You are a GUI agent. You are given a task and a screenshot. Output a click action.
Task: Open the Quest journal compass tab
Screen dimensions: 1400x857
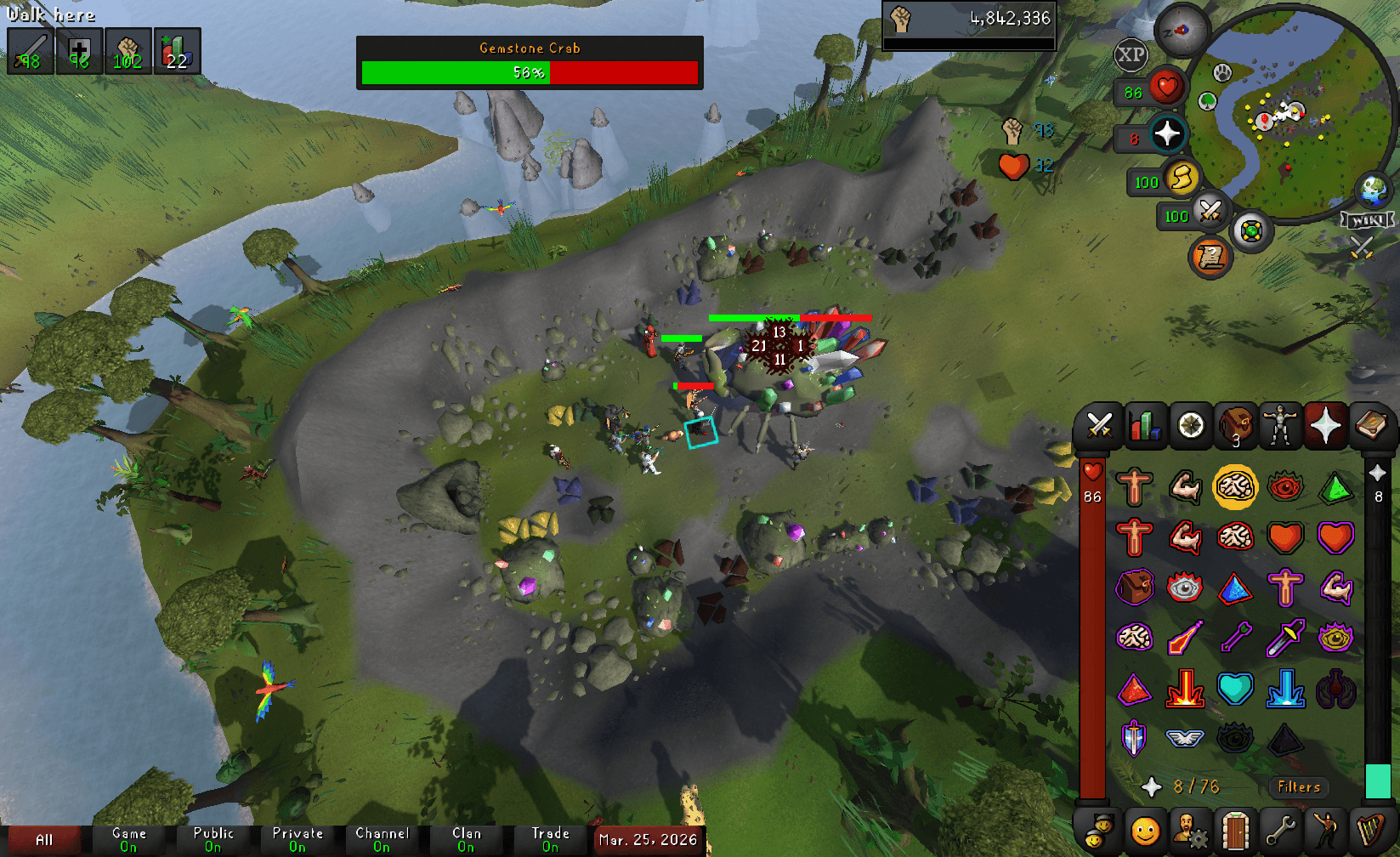(x=1190, y=426)
